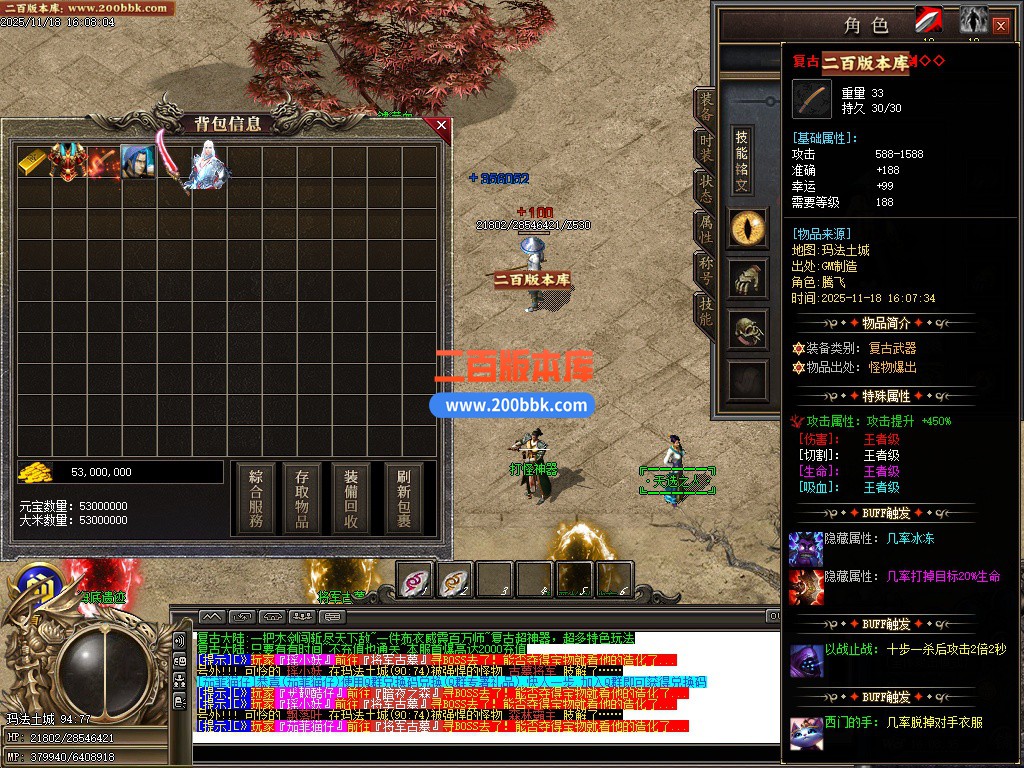Select the red armor item in the backpack
Image resolution: width=1024 pixels, height=768 pixels.
pyautogui.click(x=68, y=162)
